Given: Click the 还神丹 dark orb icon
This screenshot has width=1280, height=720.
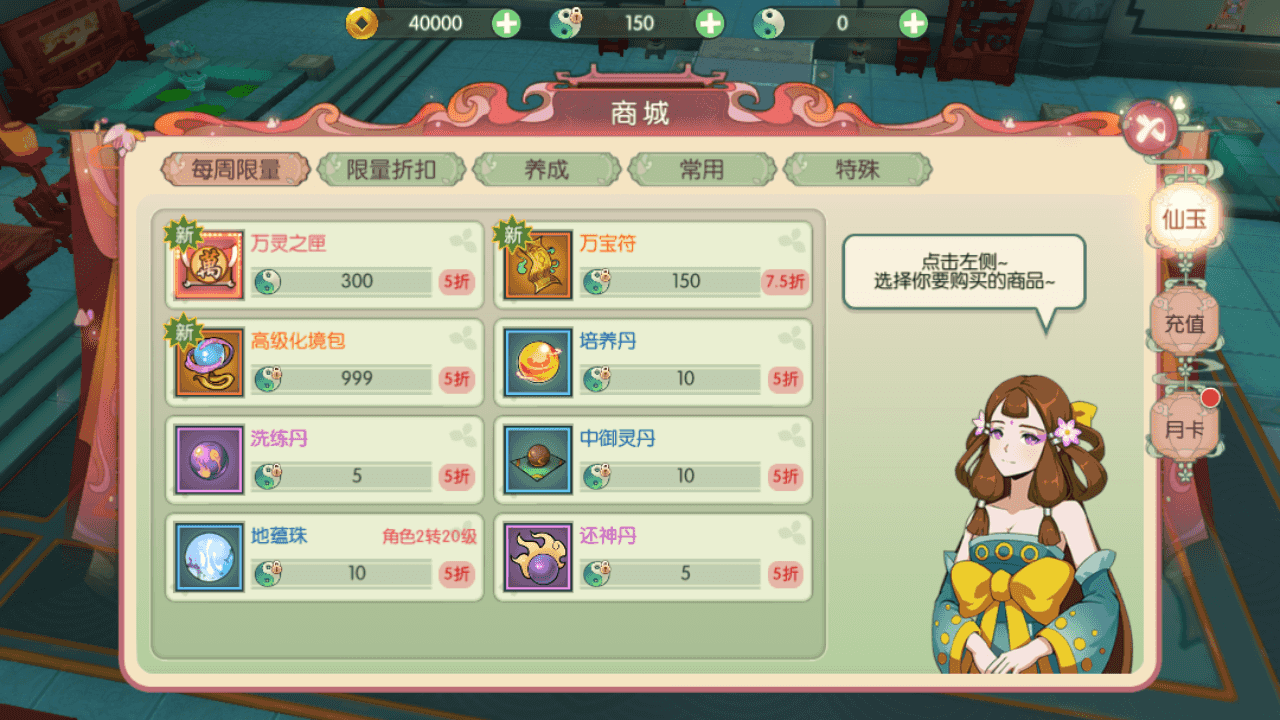Looking at the screenshot, I should click(x=537, y=558).
